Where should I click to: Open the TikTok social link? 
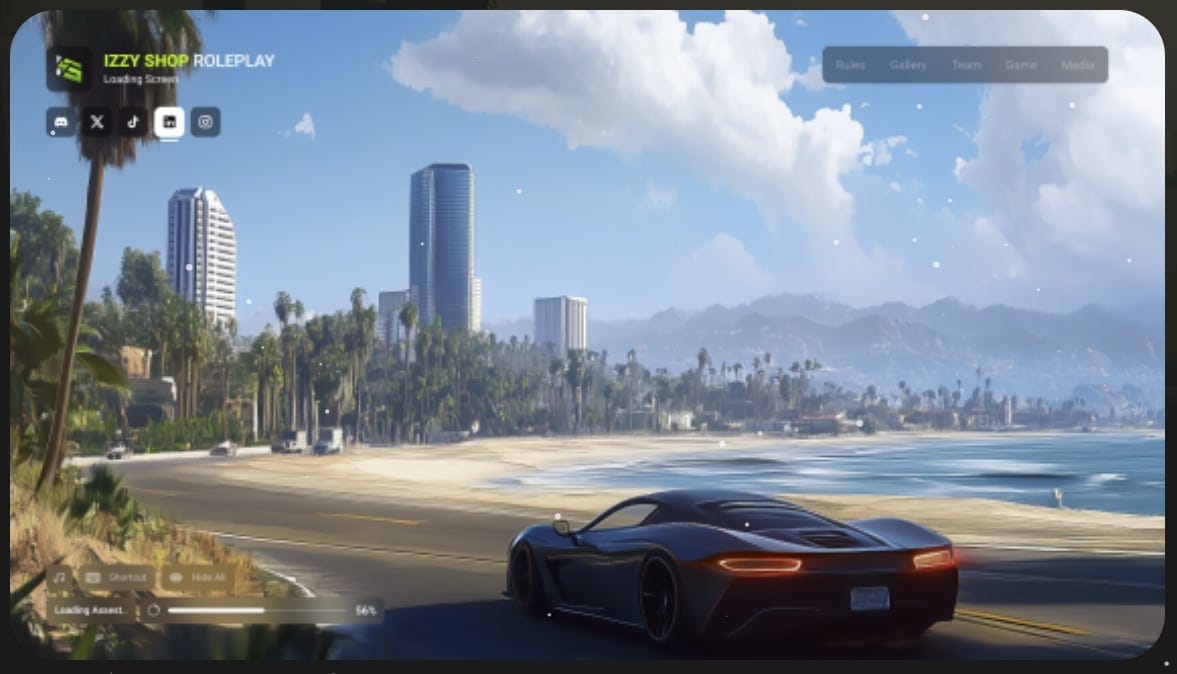[133, 122]
